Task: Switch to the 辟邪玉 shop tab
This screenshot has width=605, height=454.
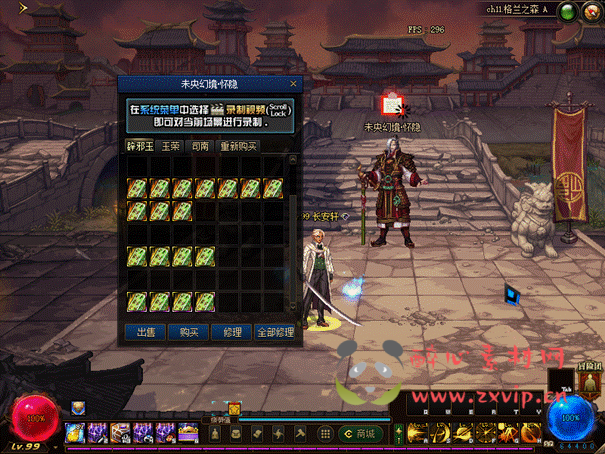Action: [x=141, y=146]
